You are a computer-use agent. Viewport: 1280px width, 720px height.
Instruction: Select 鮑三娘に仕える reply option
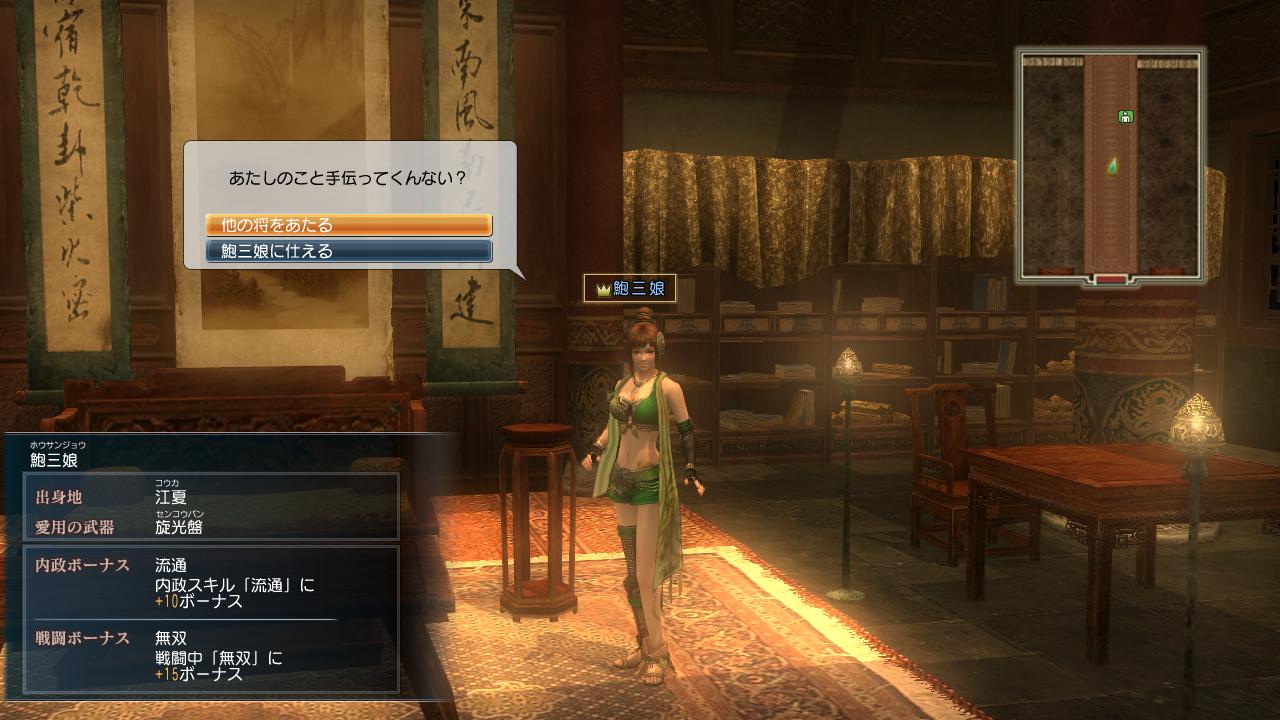[348, 252]
